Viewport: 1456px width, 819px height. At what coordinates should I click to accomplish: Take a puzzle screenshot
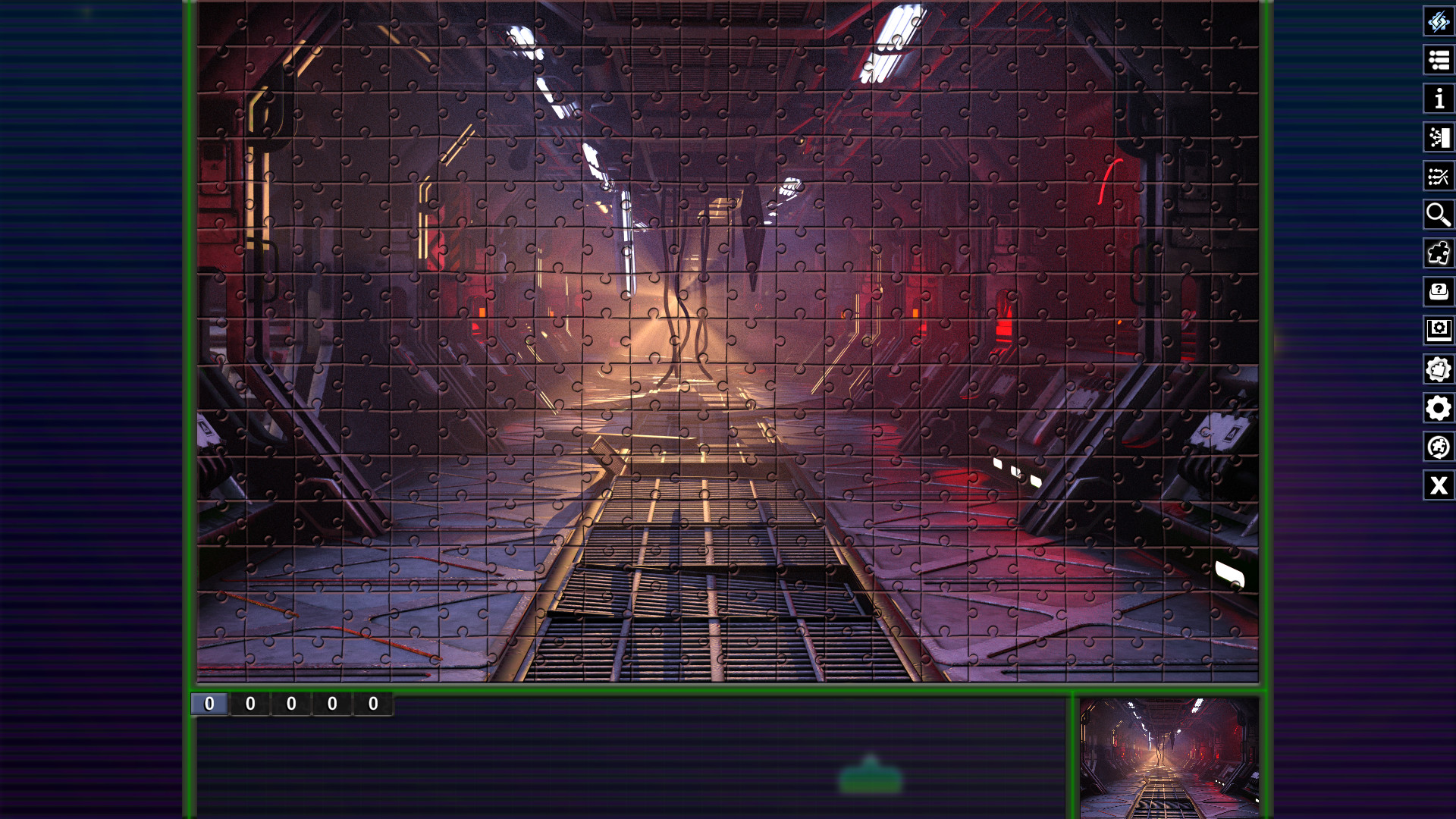coord(1439,331)
